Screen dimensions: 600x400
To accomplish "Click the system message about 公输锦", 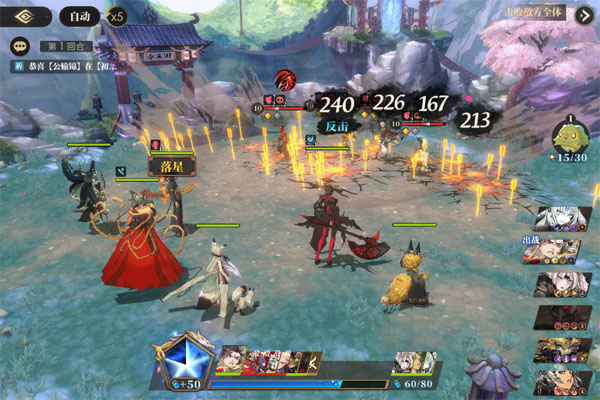I will [65, 66].
